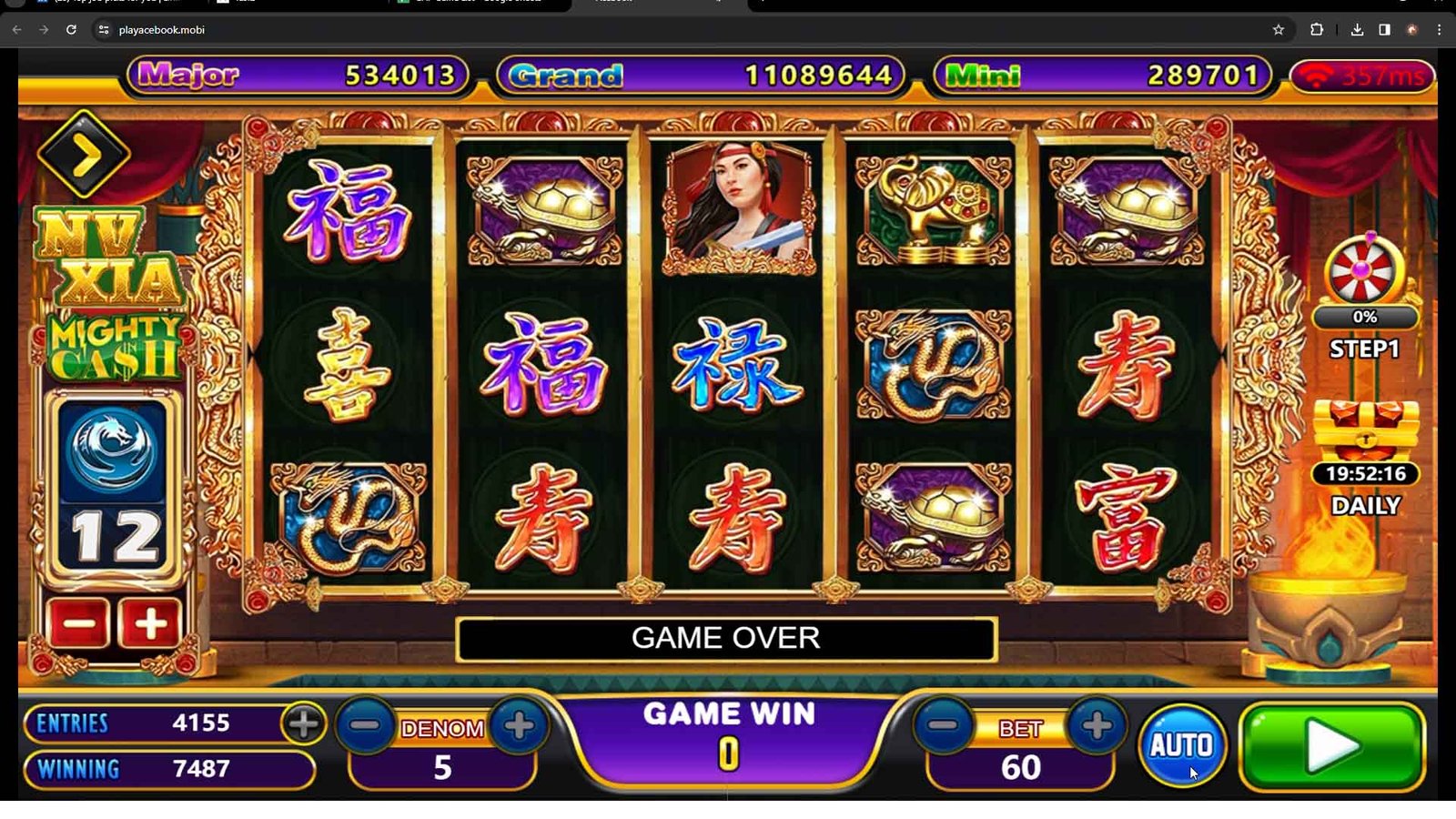The image size is (1456, 819).
Task: Reload the browser page
Action: (71, 30)
